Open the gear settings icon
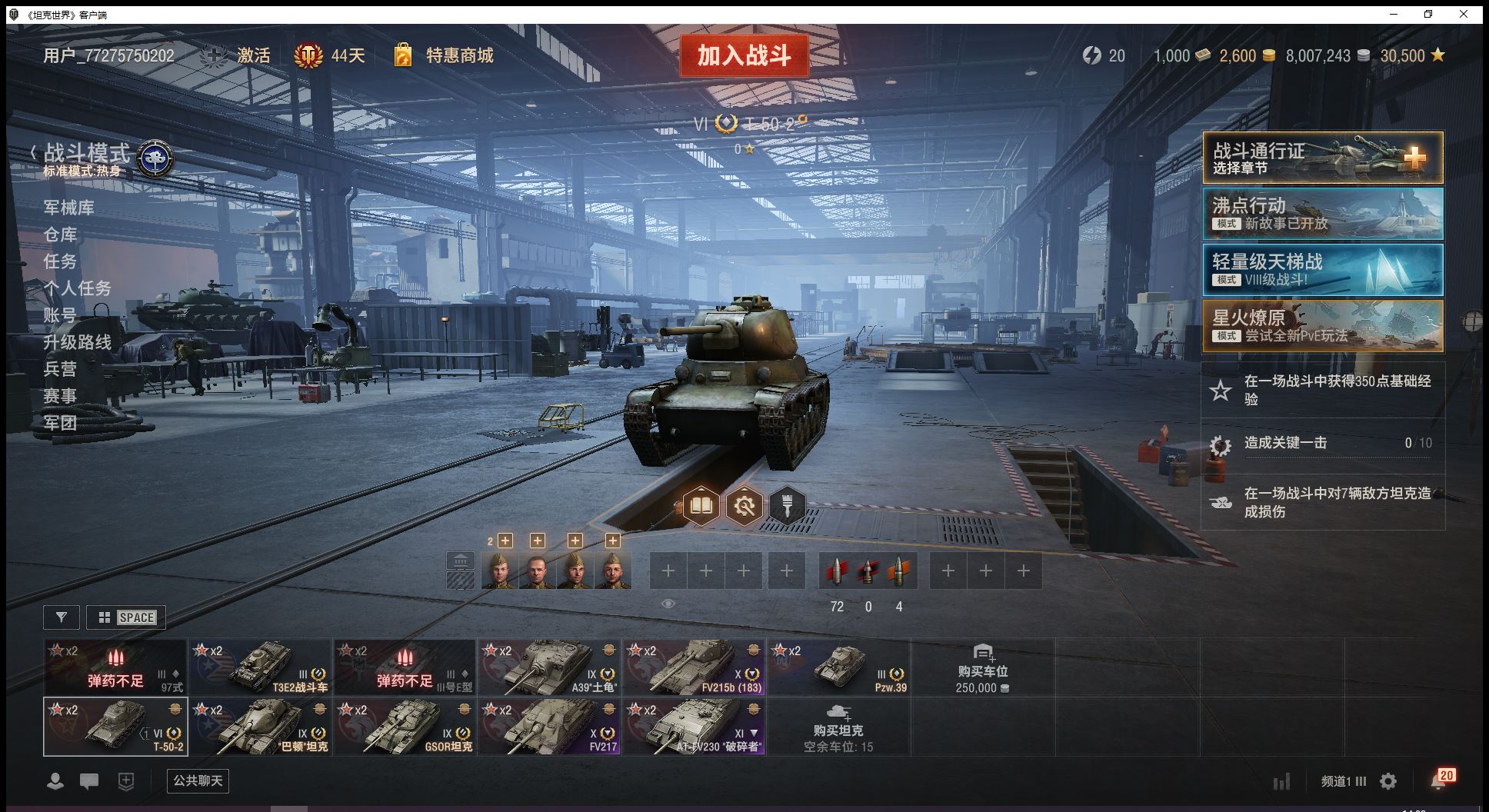1489x812 pixels. click(1388, 782)
